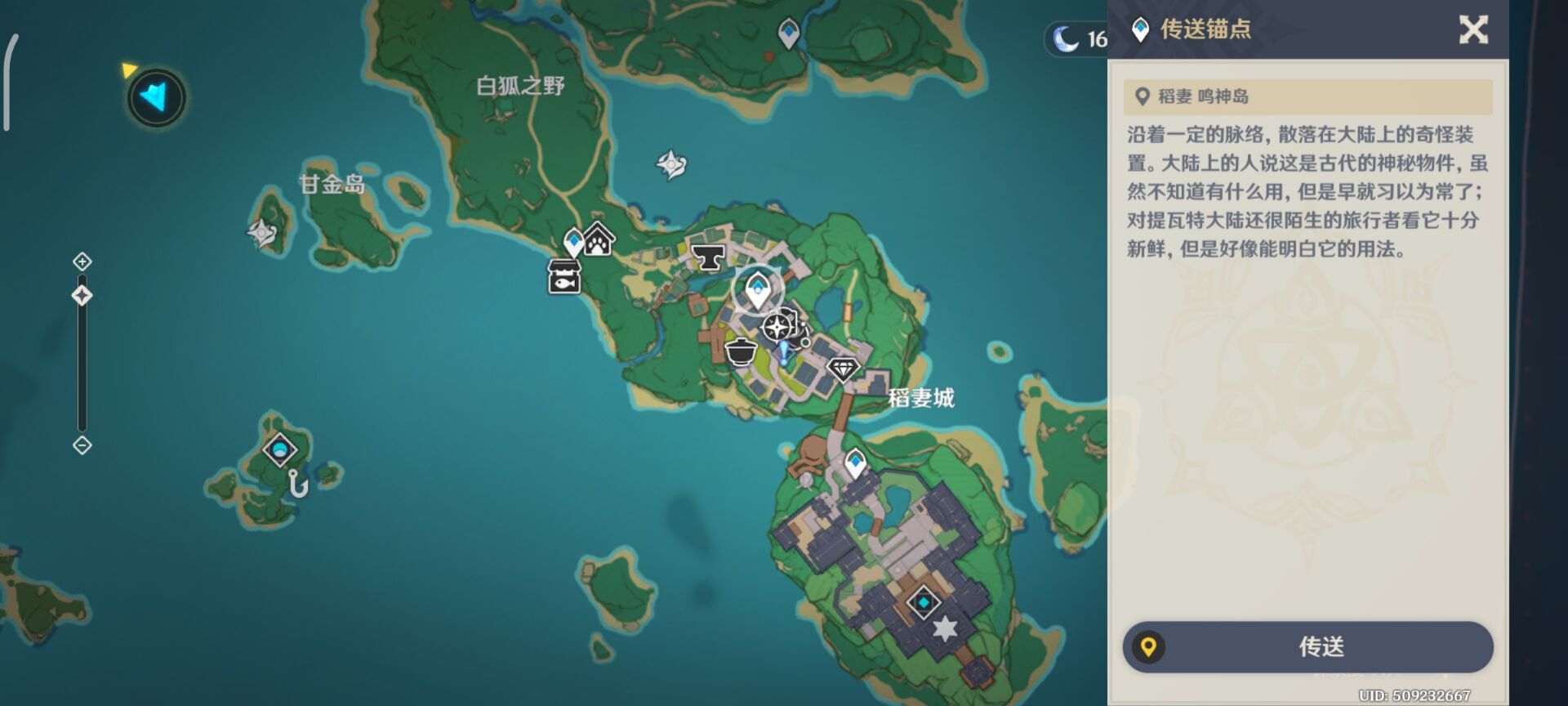Image resolution: width=1568 pixels, height=706 pixels.
Task: Click the diamond jewelry shop marker
Action: coord(842,369)
